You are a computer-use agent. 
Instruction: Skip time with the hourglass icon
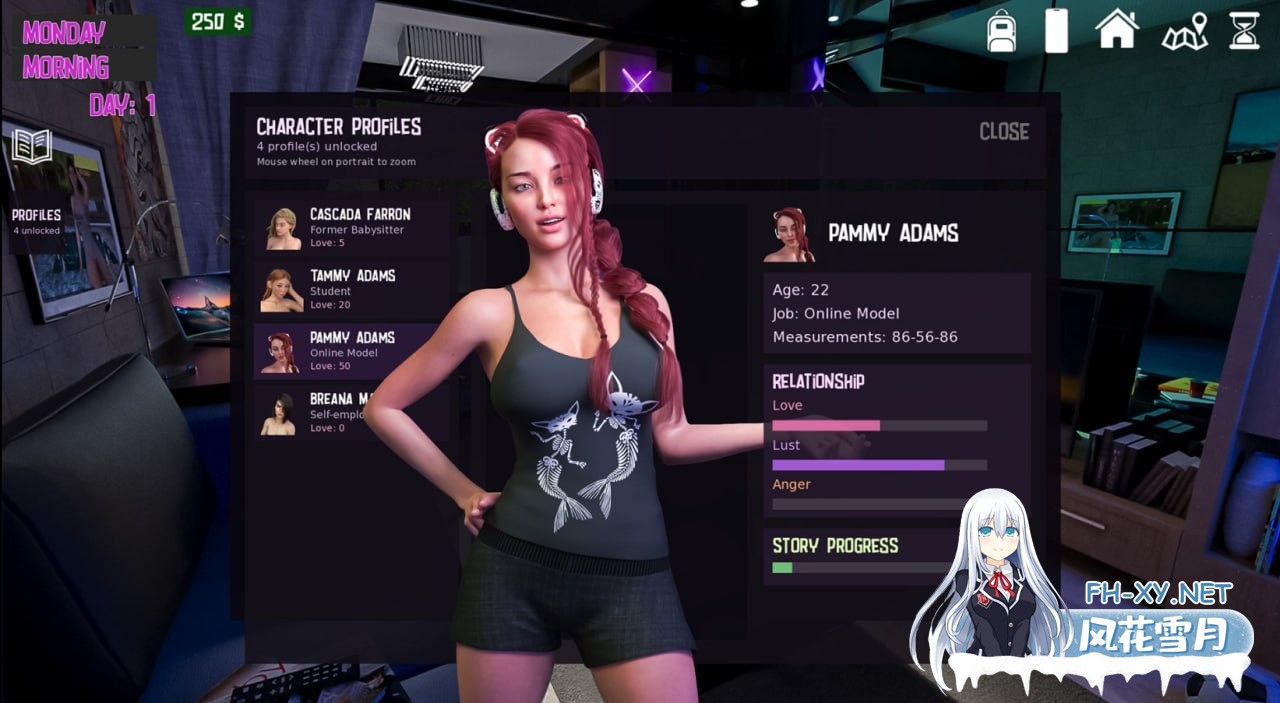(1245, 31)
